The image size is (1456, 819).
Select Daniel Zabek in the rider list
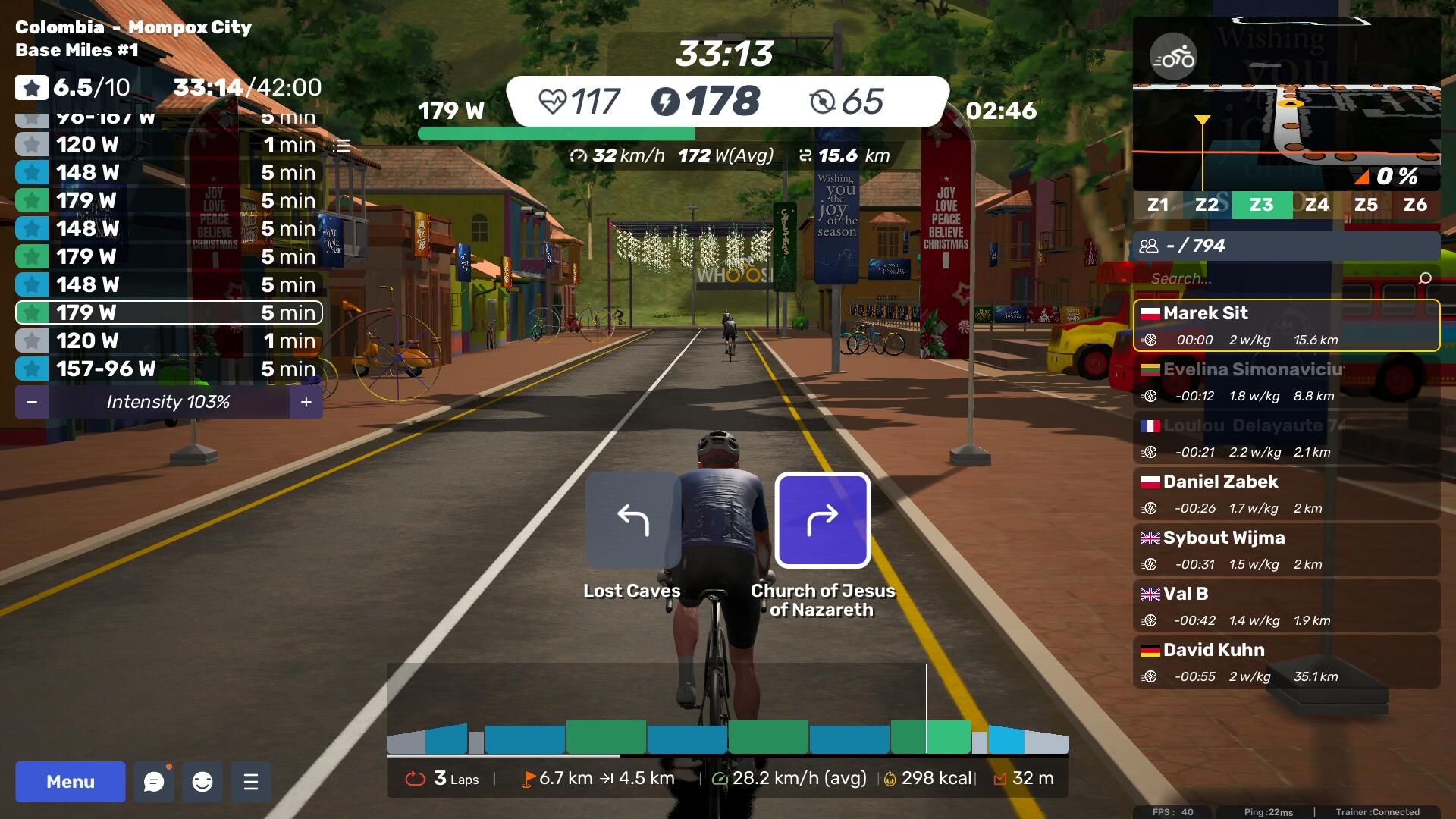click(x=1286, y=494)
